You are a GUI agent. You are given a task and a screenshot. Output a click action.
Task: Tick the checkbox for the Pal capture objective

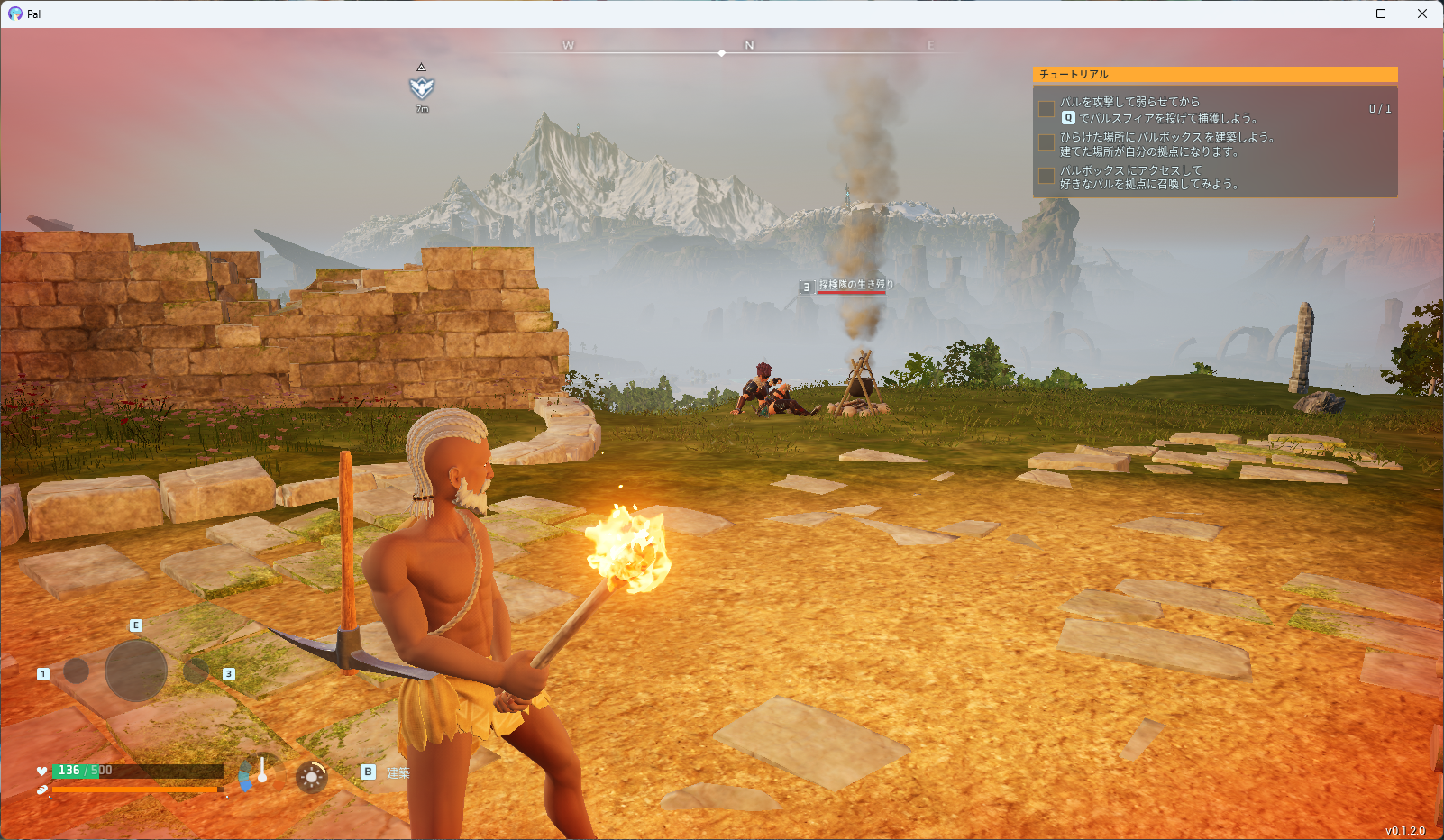[x=1046, y=109]
